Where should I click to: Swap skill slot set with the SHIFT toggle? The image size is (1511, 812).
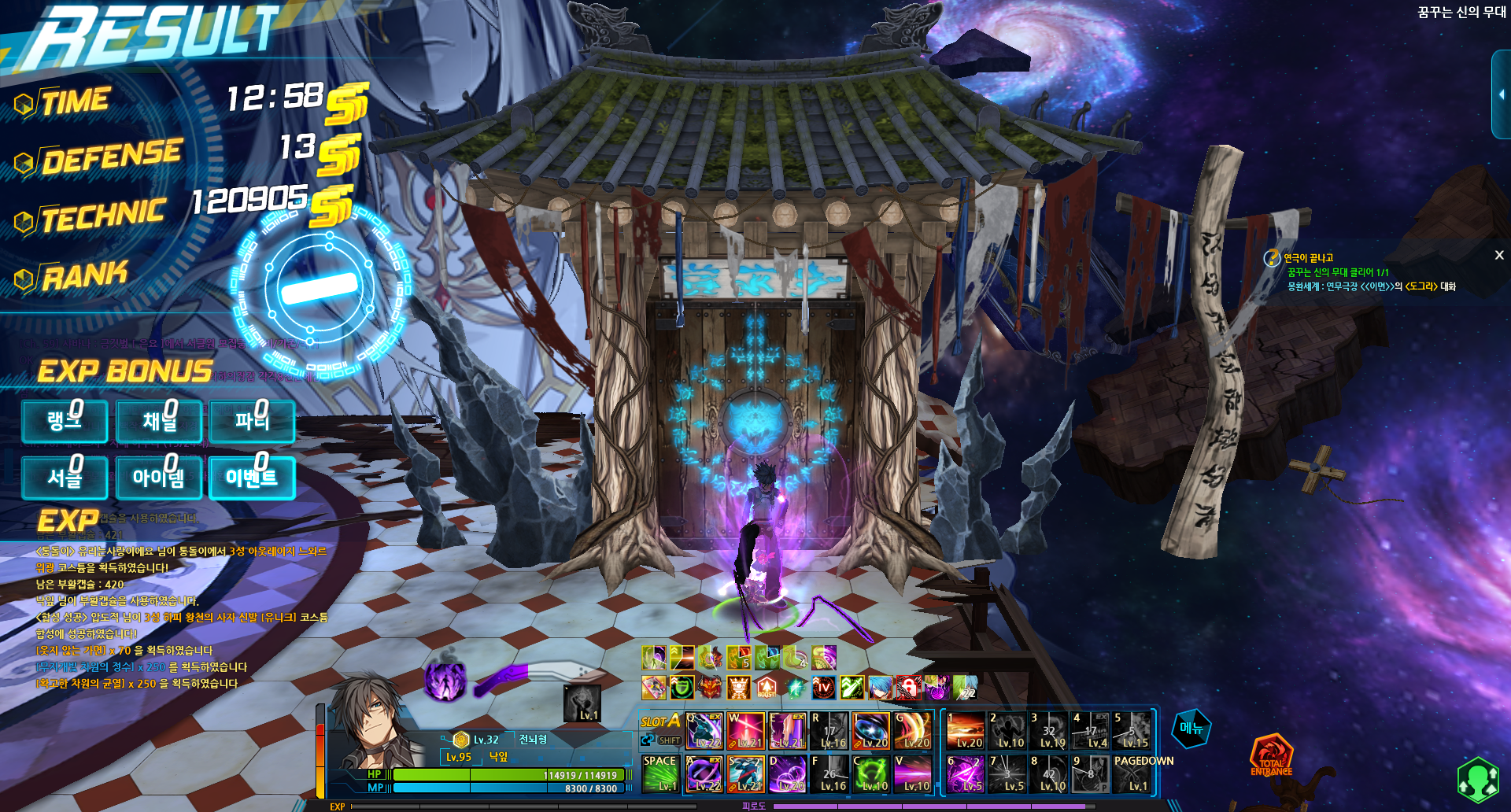pyautogui.click(x=662, y=740)
